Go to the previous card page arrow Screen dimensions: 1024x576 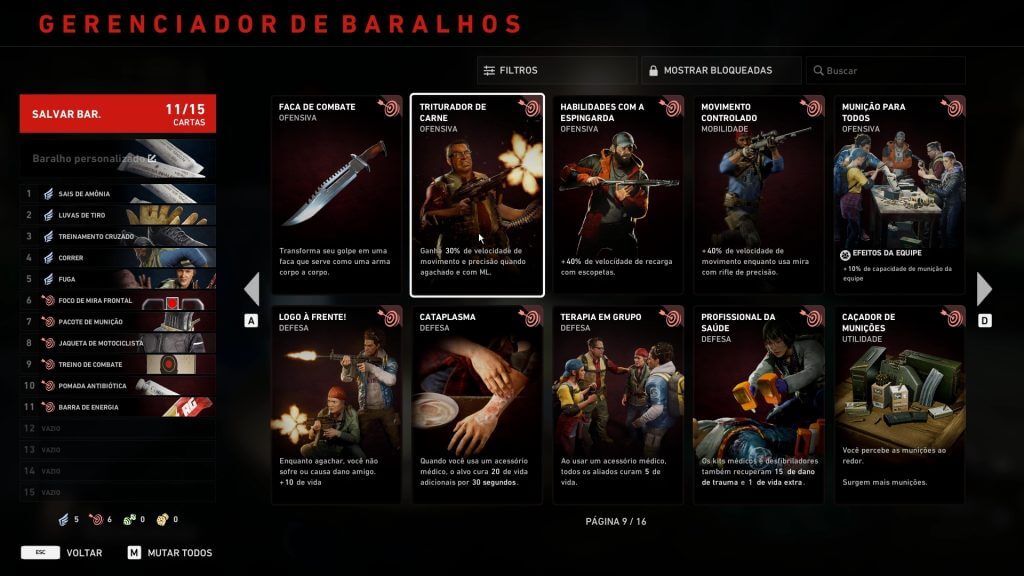pos(252,289)
